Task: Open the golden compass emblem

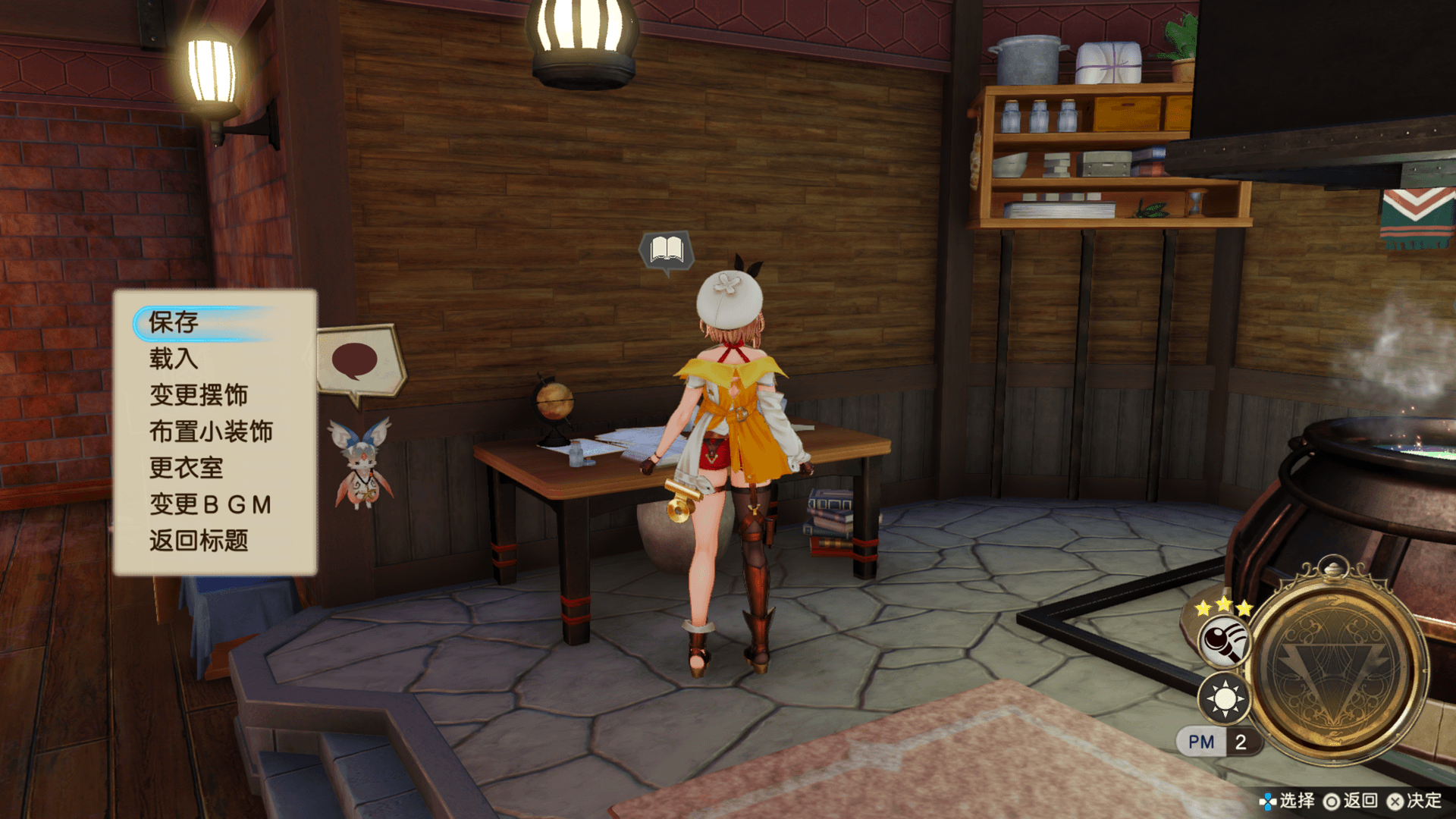Action: tap(1336, 667)
